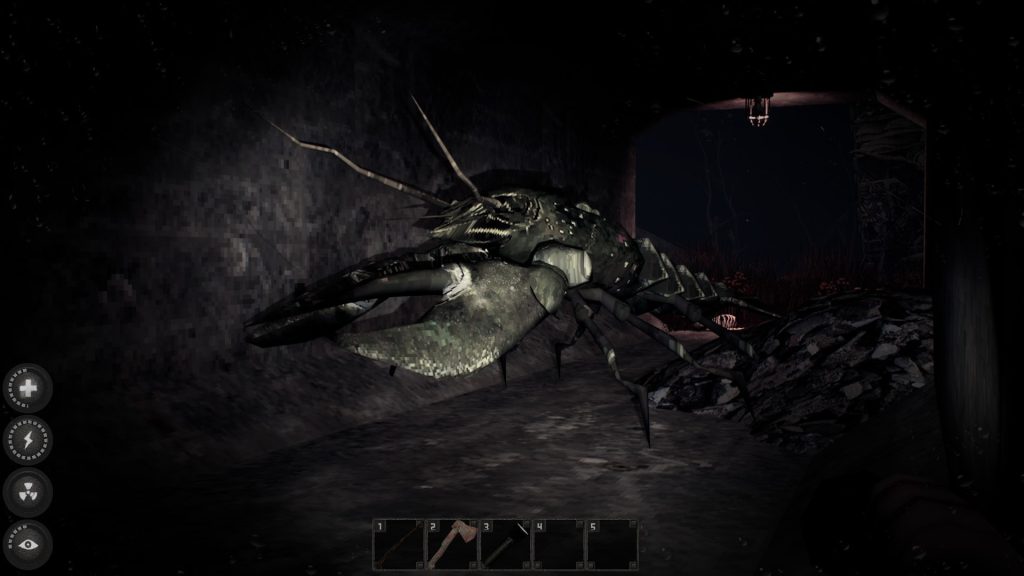Equip the axe in hotbar slot 2
Viewport: 1024px width, 576px height.
451,544
